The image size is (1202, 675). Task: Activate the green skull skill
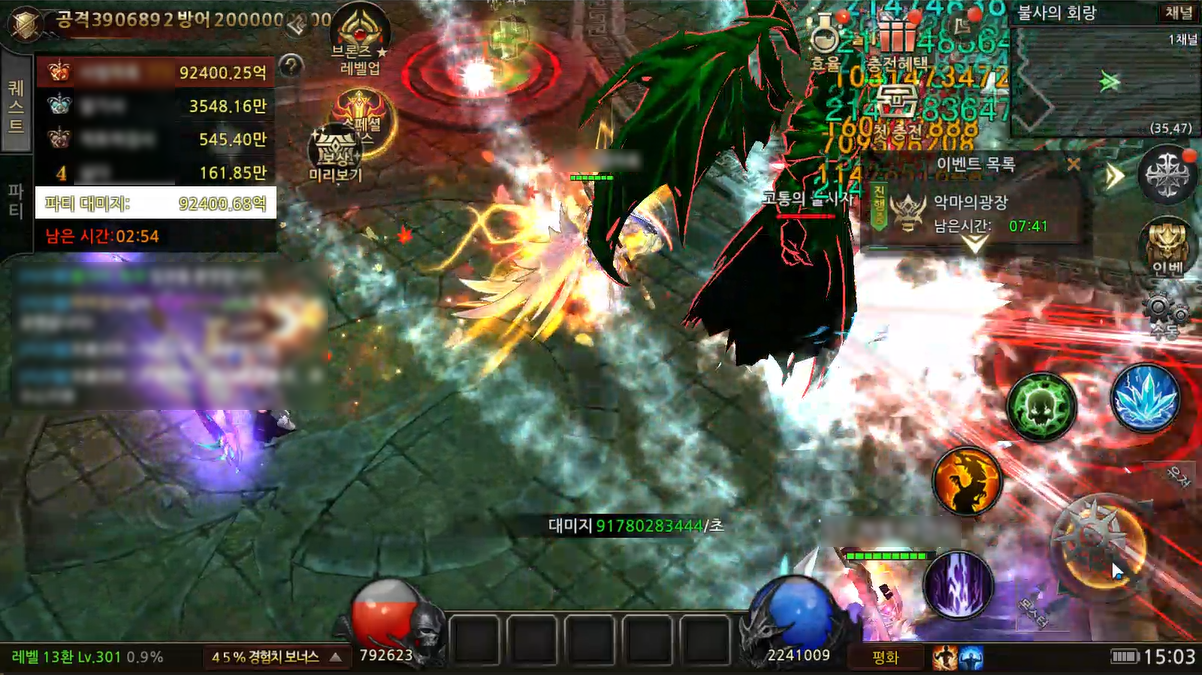point(1041,407)
